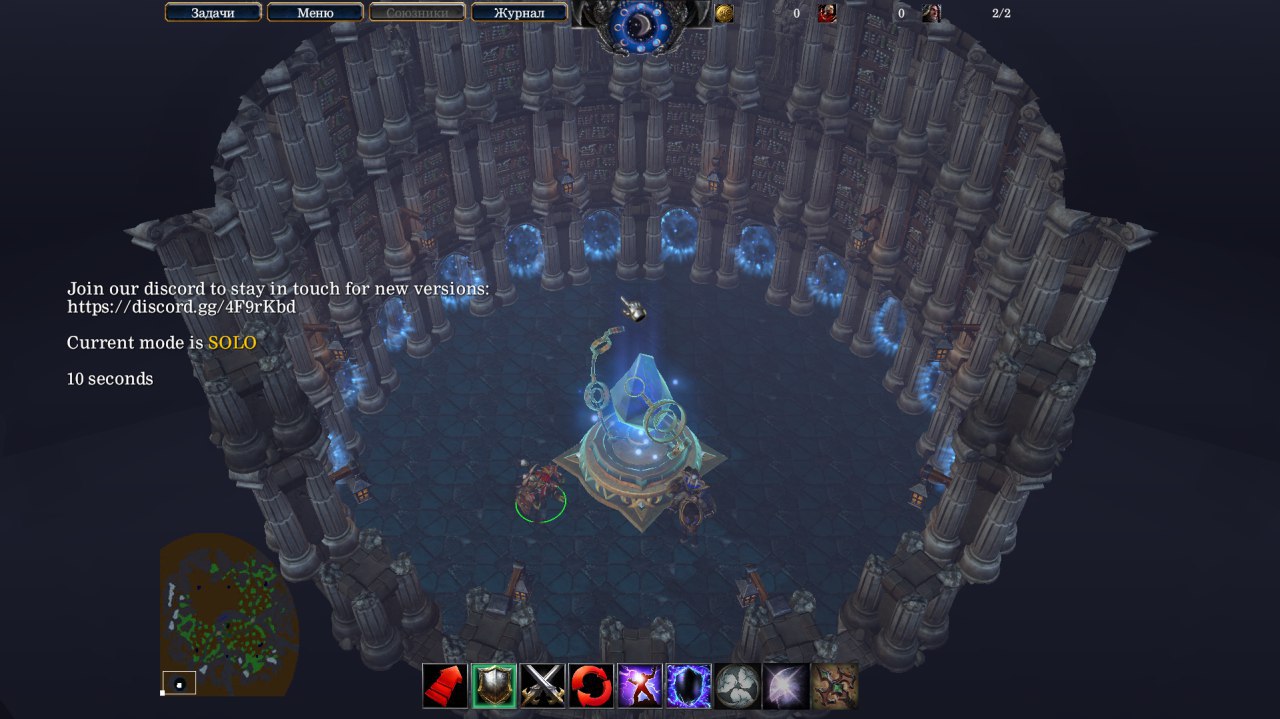
Task: Open the Меню game menu
Action: [315, 13]
